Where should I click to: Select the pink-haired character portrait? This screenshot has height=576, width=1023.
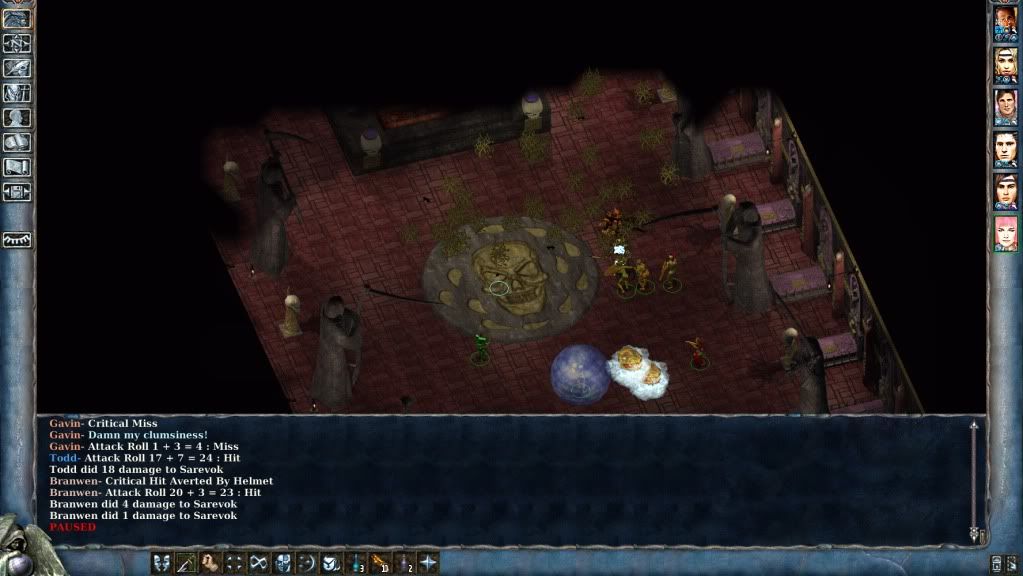click(1005, 233)
